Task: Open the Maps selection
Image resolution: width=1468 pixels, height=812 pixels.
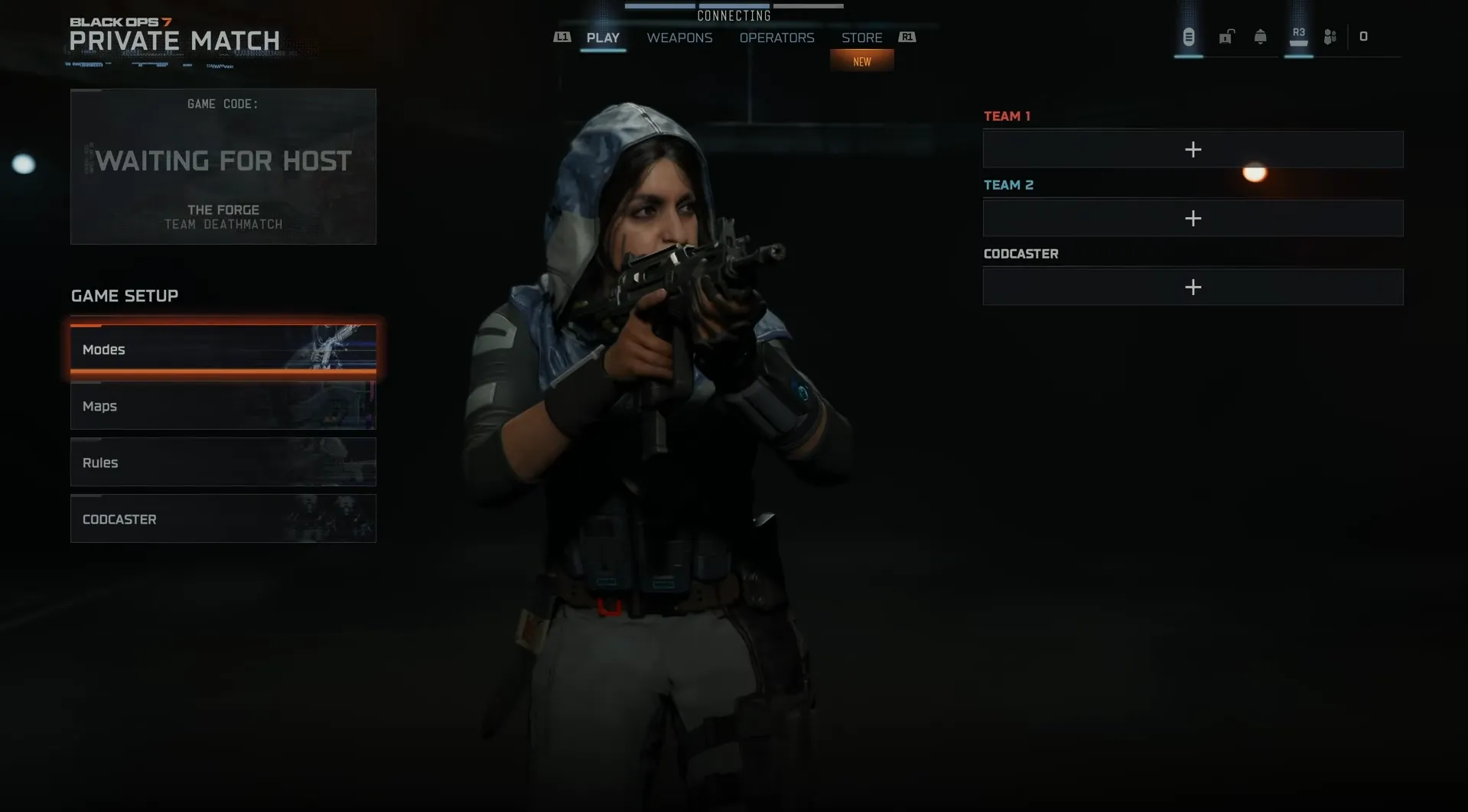Action: pos(223,406)
